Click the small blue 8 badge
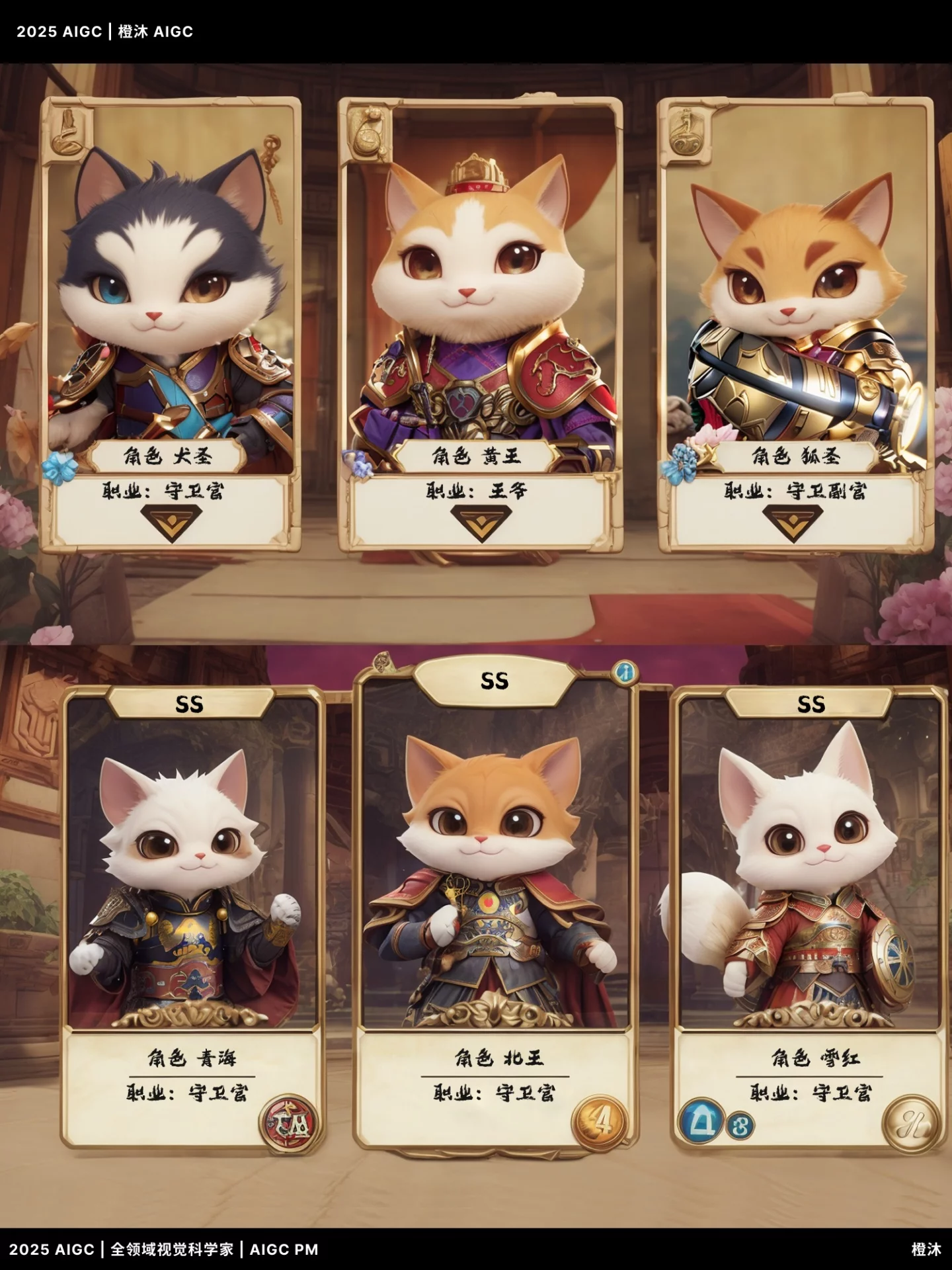The height and width of the screenshot is (1270, 952). tap(740, 1125)
